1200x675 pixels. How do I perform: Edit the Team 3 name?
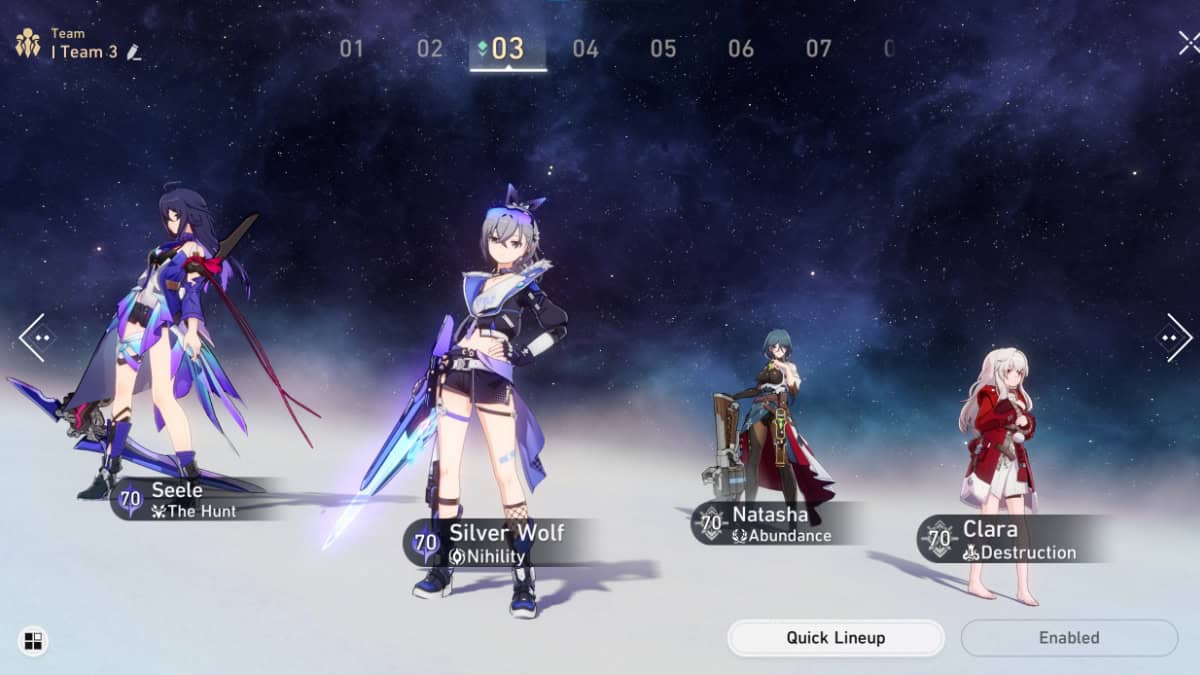[x=134, y=52]
